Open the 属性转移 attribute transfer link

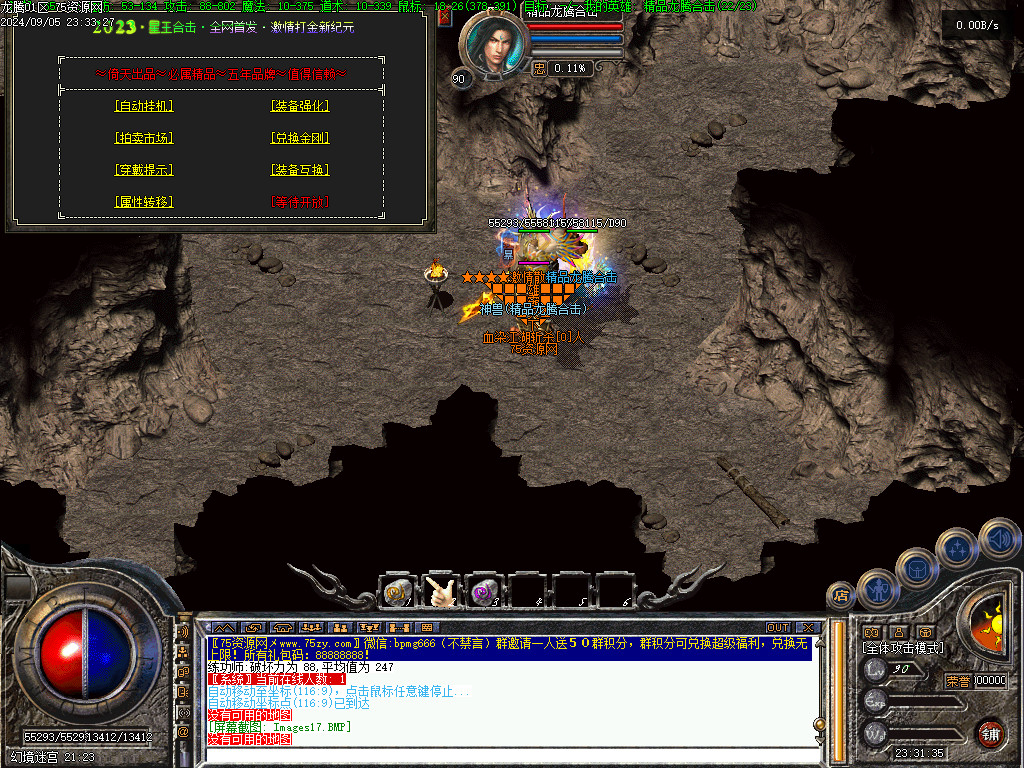tap(145, 202)
